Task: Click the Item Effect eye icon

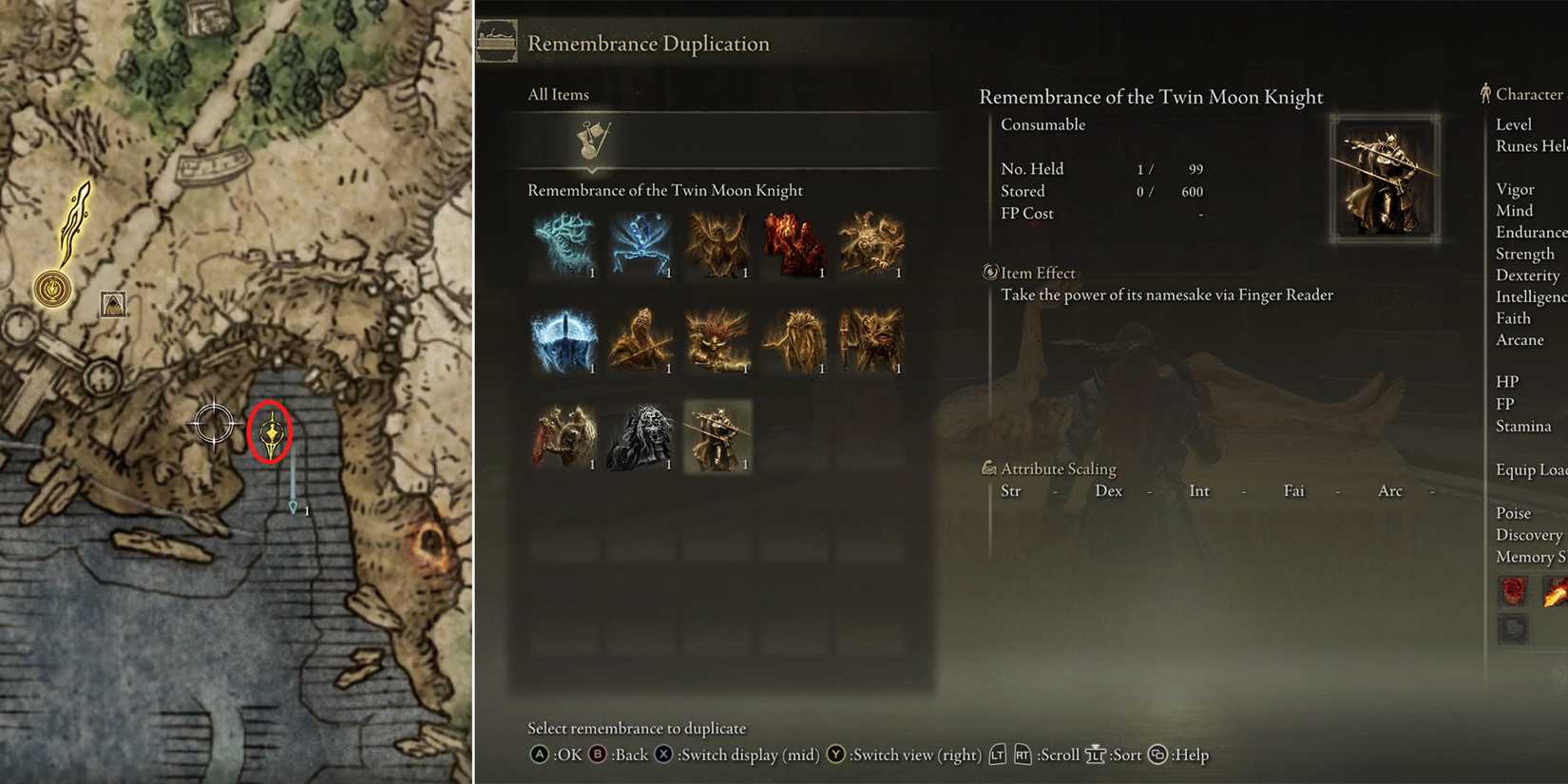Action: coord(989,273)
